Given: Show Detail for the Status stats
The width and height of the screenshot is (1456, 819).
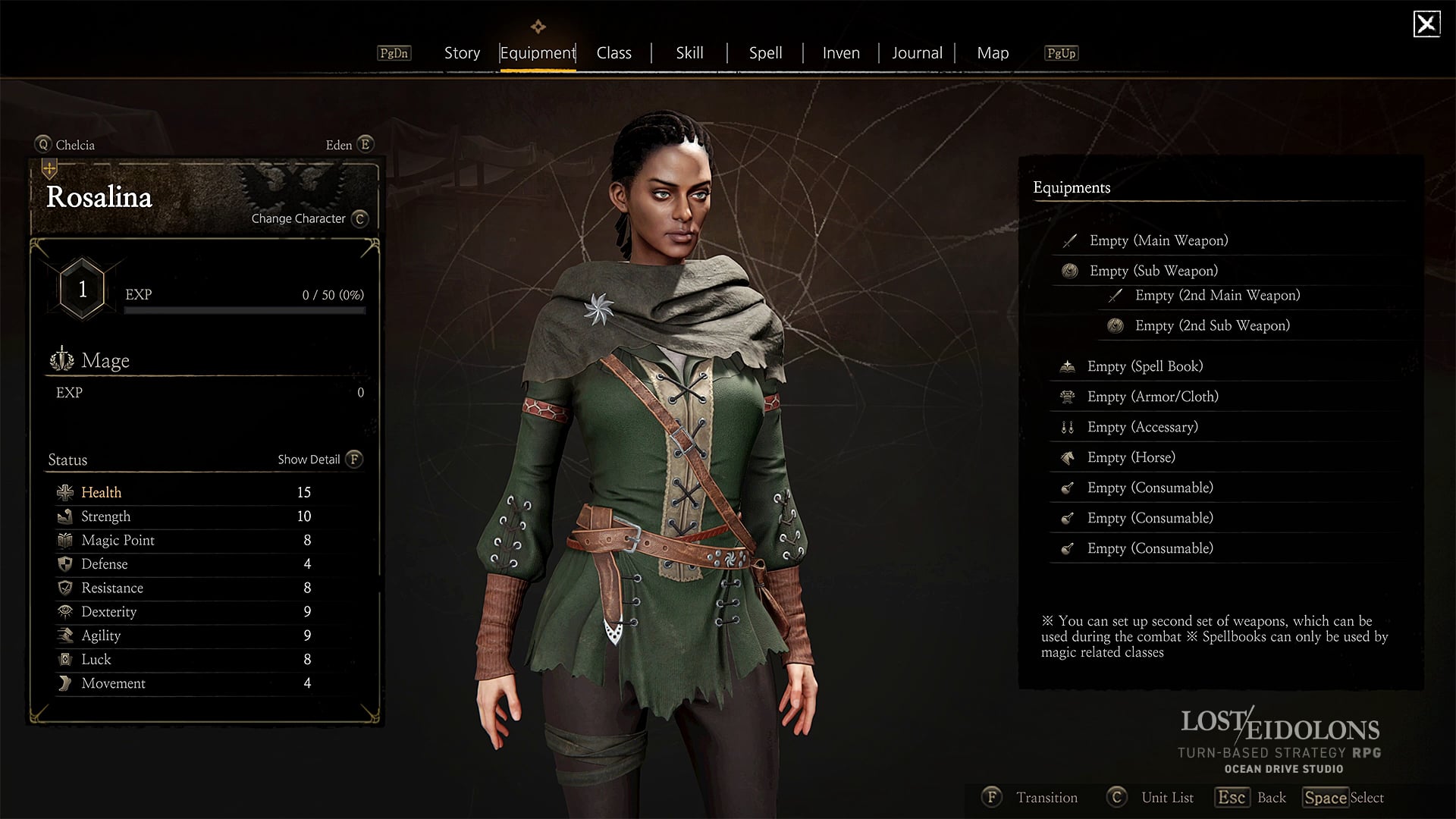Looking at the screenshot, I should point(319,460).
